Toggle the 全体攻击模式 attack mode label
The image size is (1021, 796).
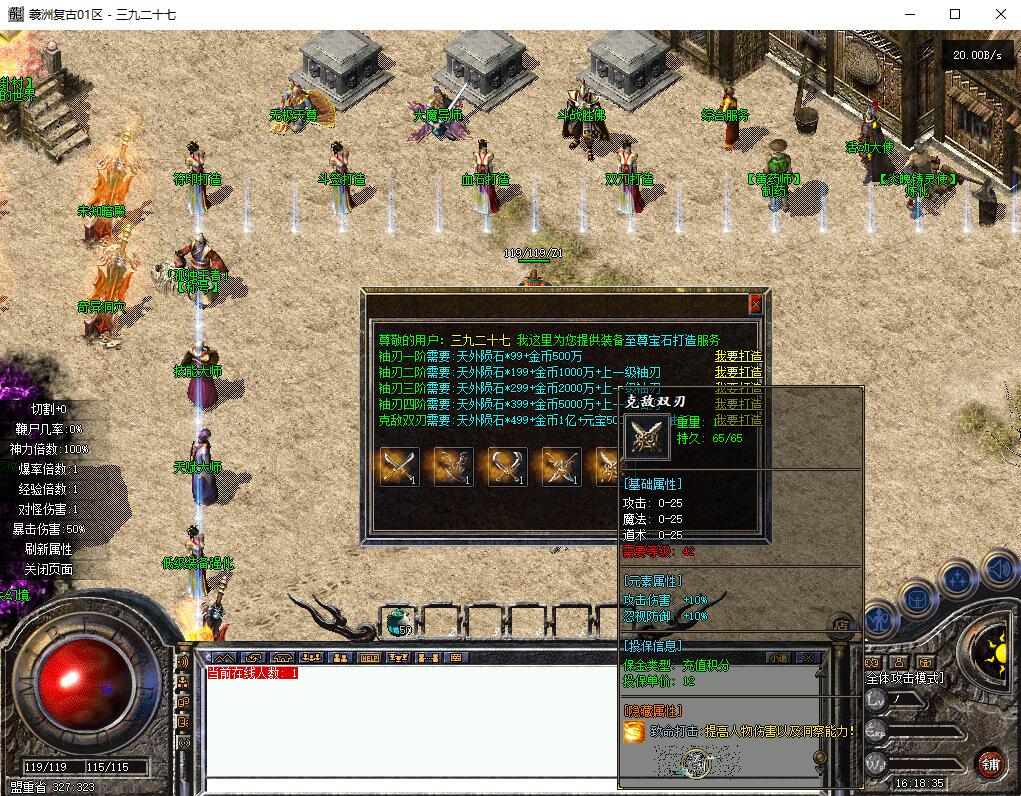[x=904, y=678]
